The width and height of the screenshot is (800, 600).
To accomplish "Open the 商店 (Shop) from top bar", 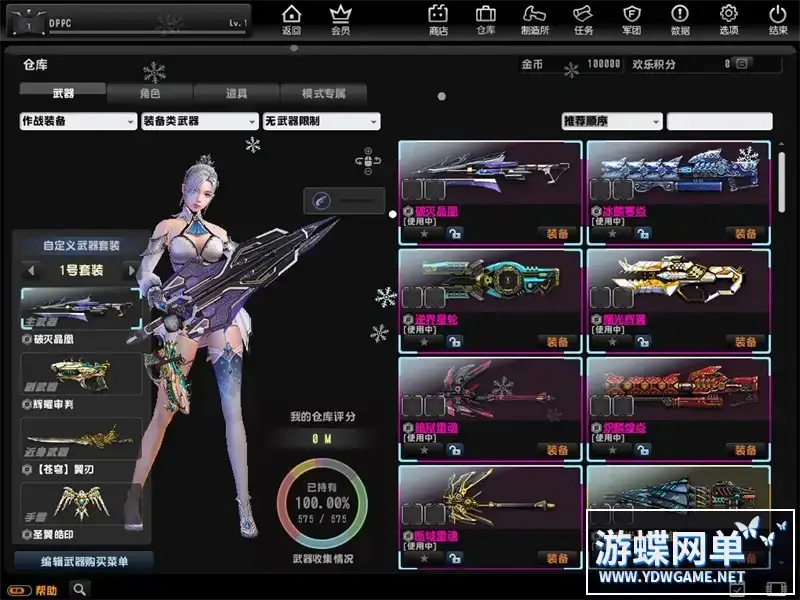I will [x=438, y=19].
